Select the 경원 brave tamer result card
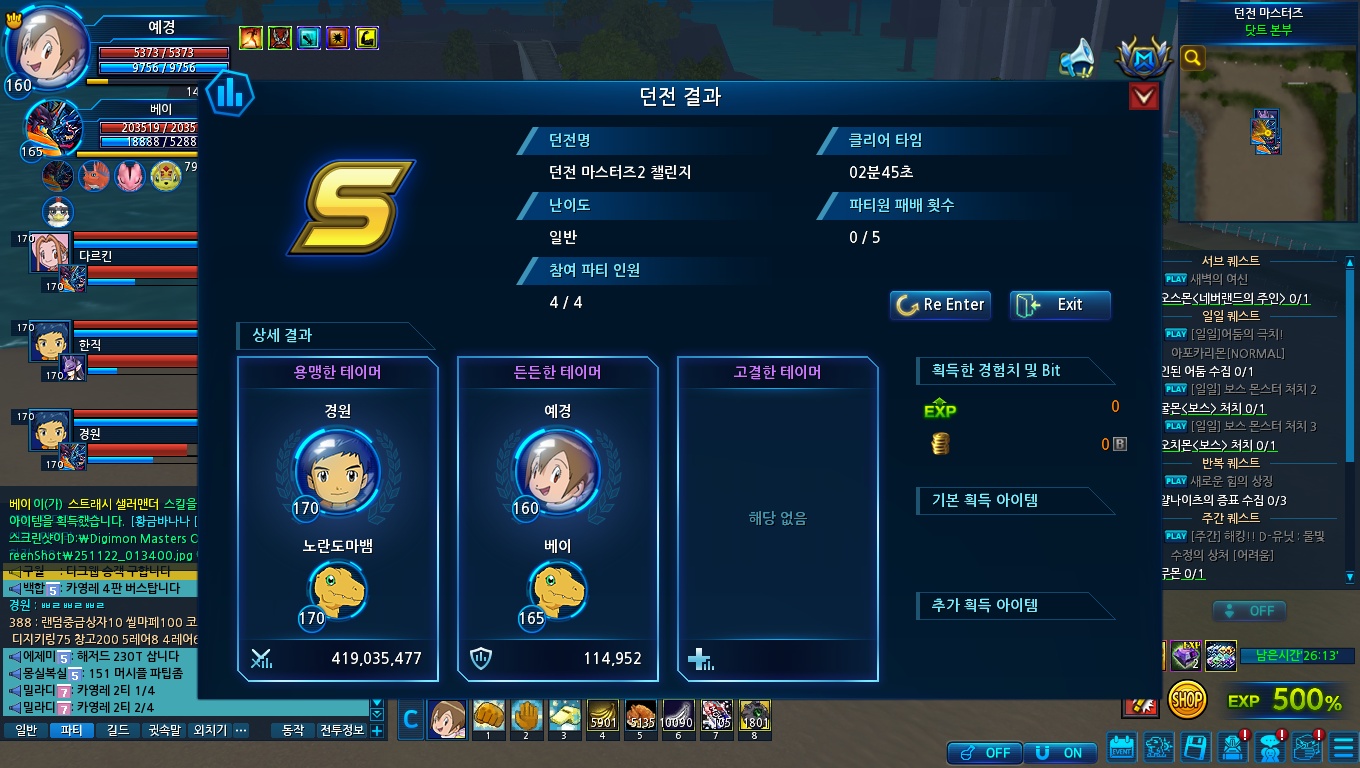Image resolution: width=1360 pixels, height=768 pixels. point(337,518)
